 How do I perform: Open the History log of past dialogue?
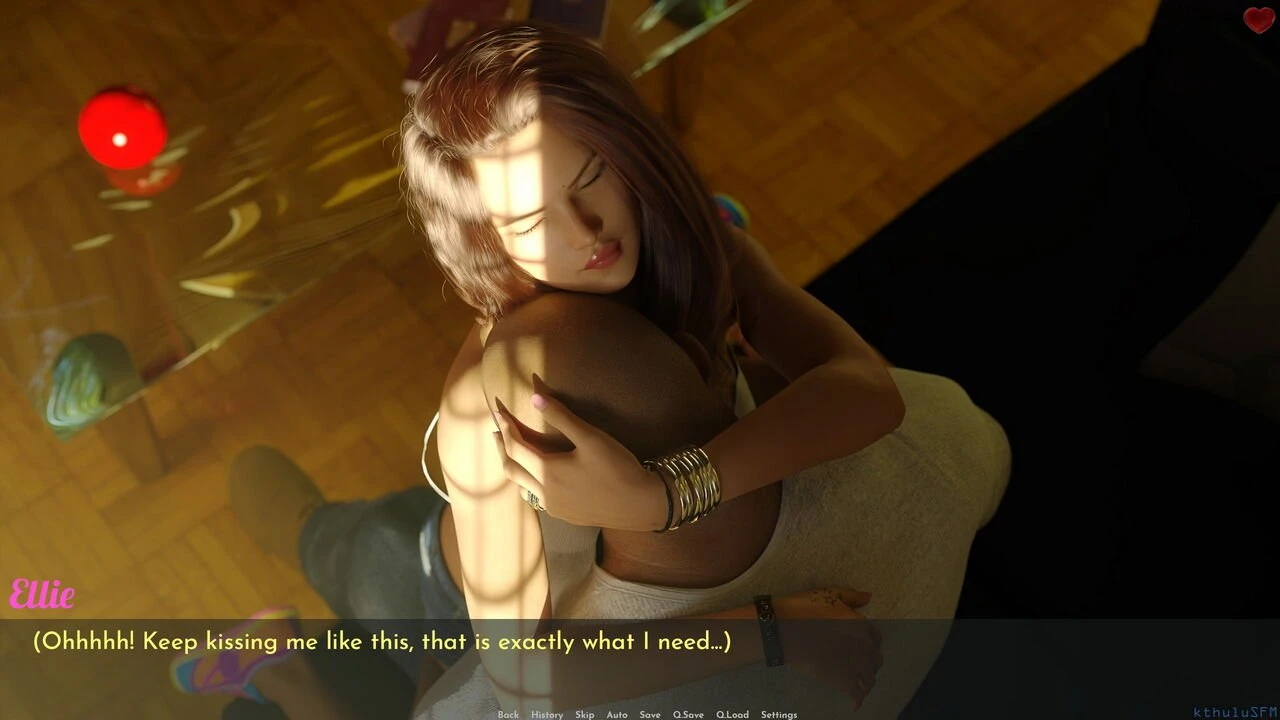(546, 714)
